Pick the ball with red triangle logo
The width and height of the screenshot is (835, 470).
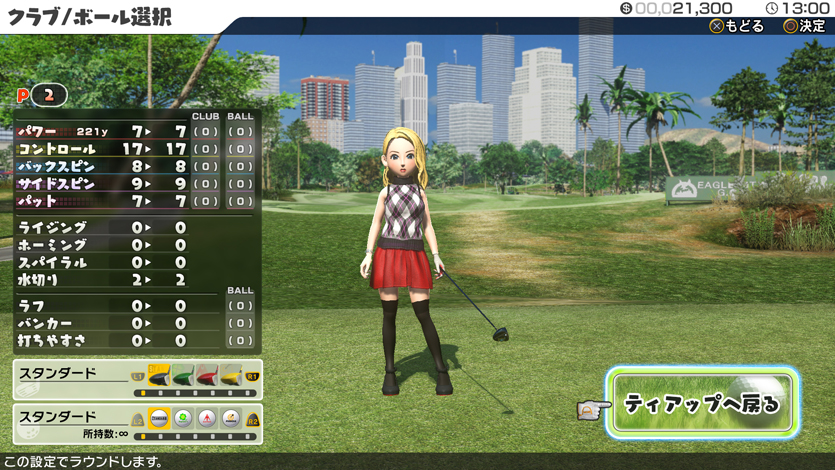[x=207, y=420]
